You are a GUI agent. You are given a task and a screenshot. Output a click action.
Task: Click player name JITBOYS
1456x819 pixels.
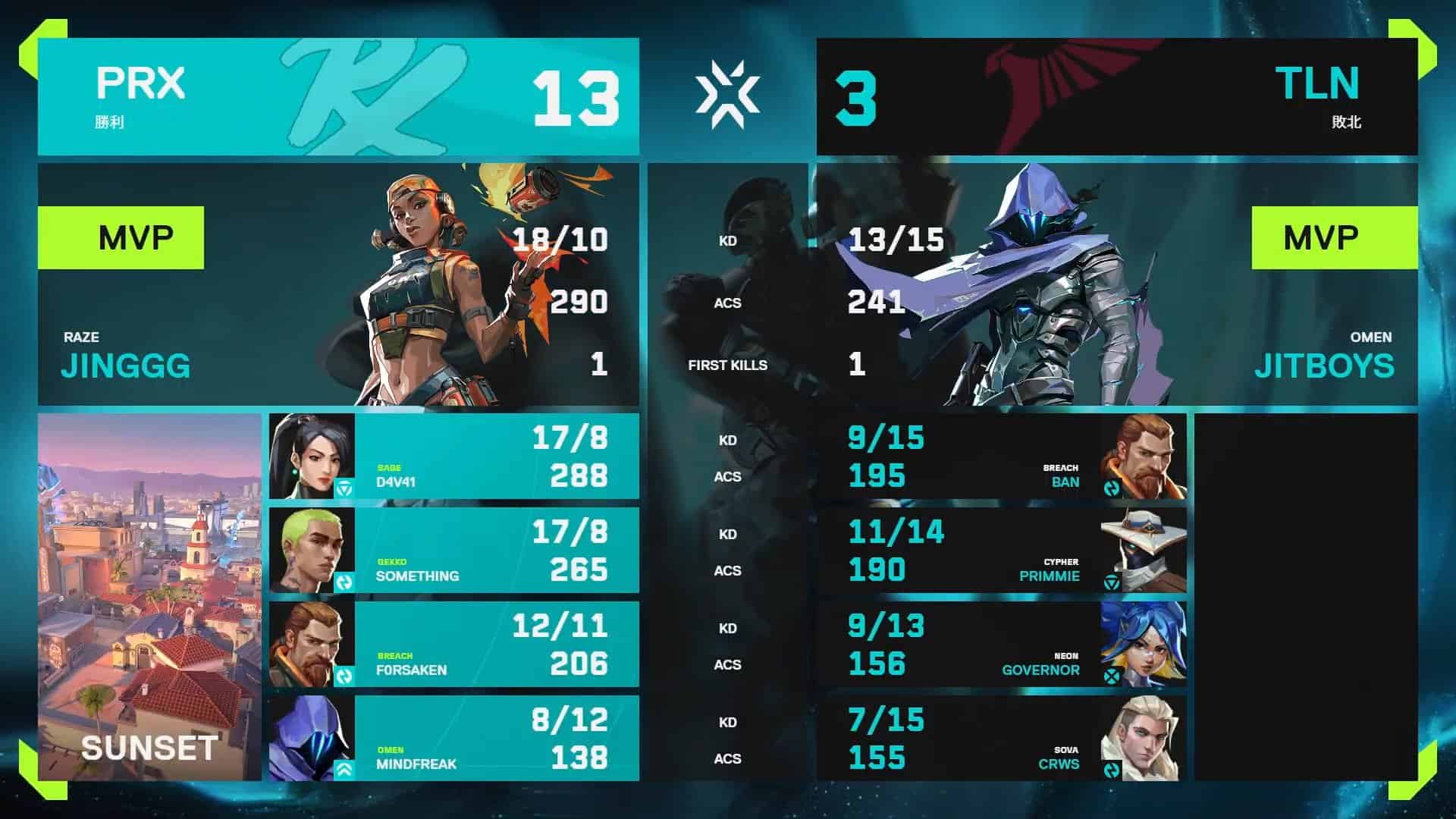pos(1323,366)
